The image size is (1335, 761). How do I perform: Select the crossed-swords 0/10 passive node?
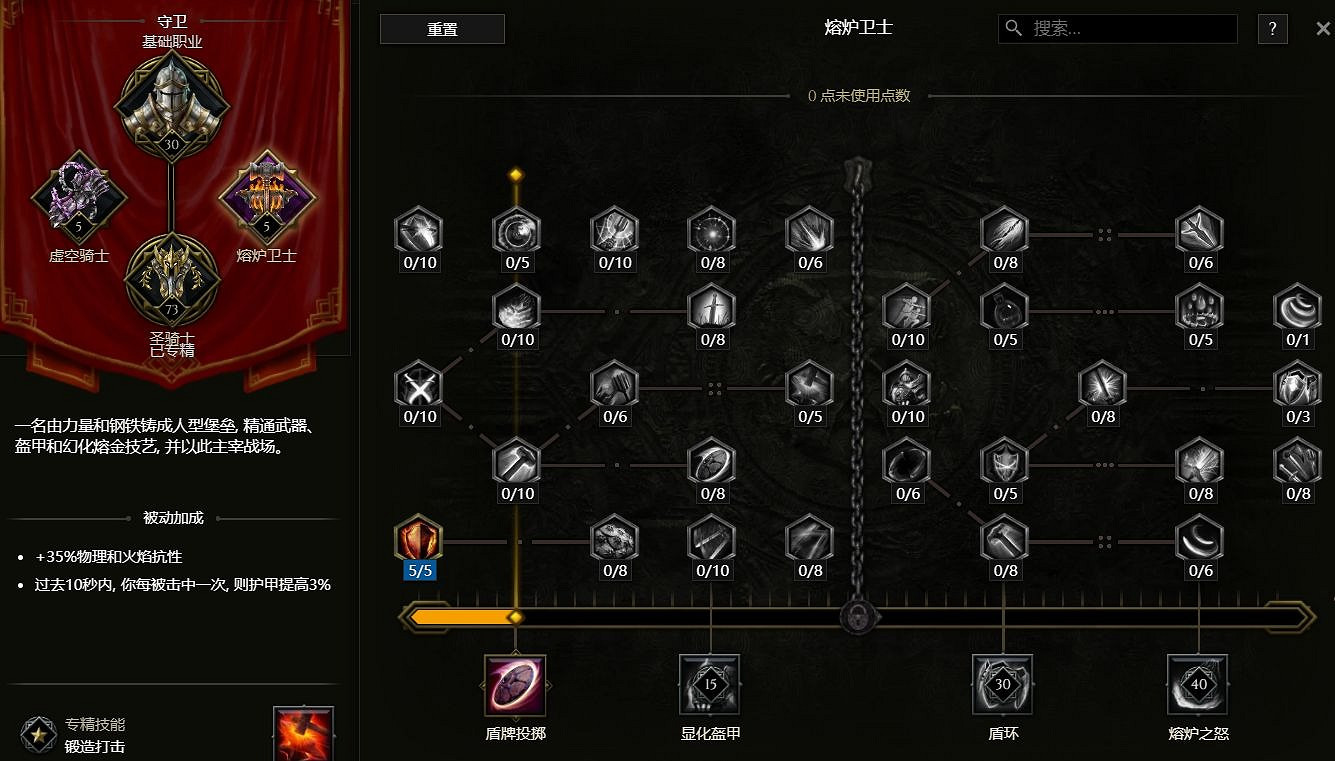pos(418,386)
